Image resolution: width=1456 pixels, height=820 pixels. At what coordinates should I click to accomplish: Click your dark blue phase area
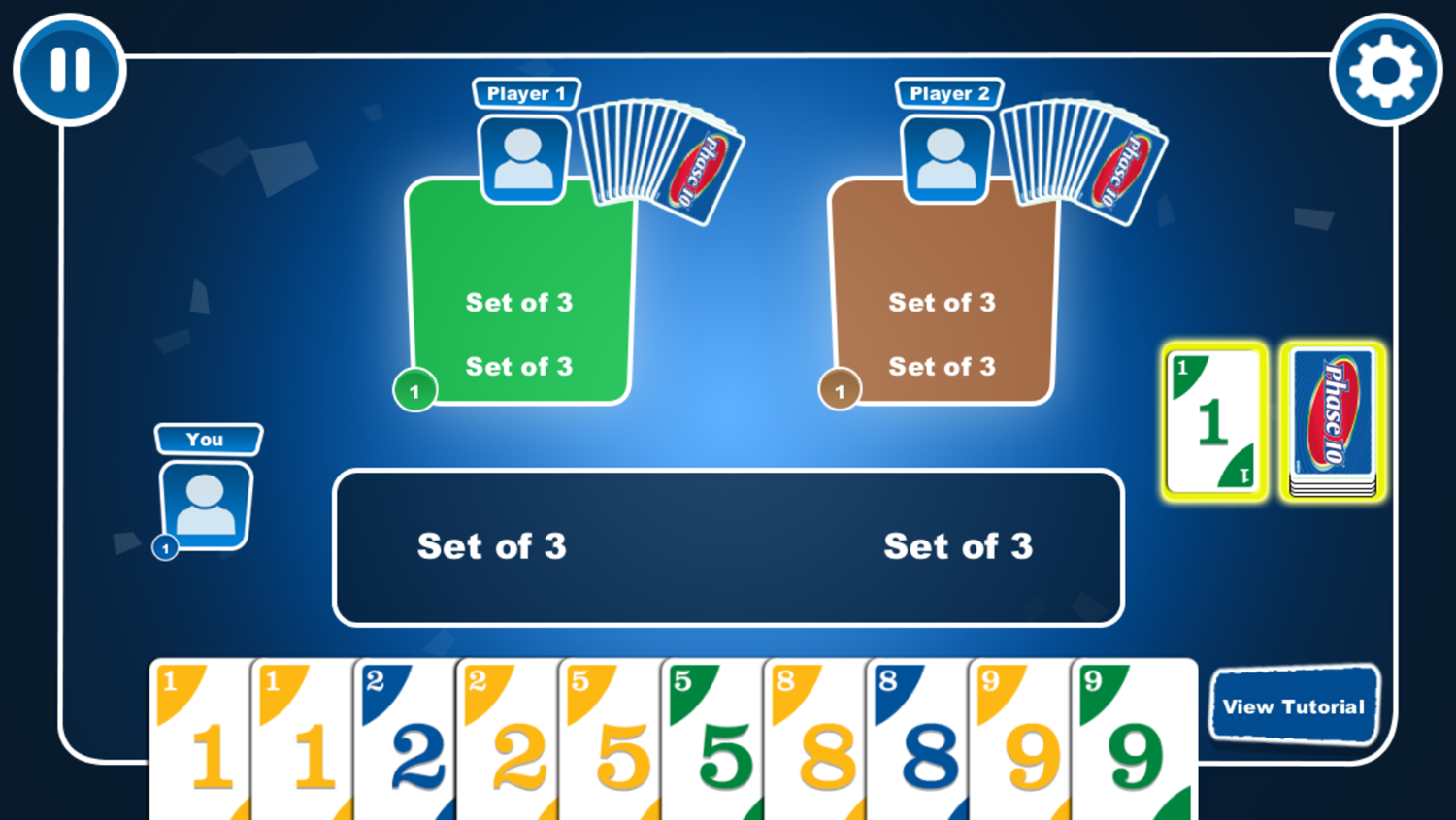pyautogui.click(x=728, y=547)
